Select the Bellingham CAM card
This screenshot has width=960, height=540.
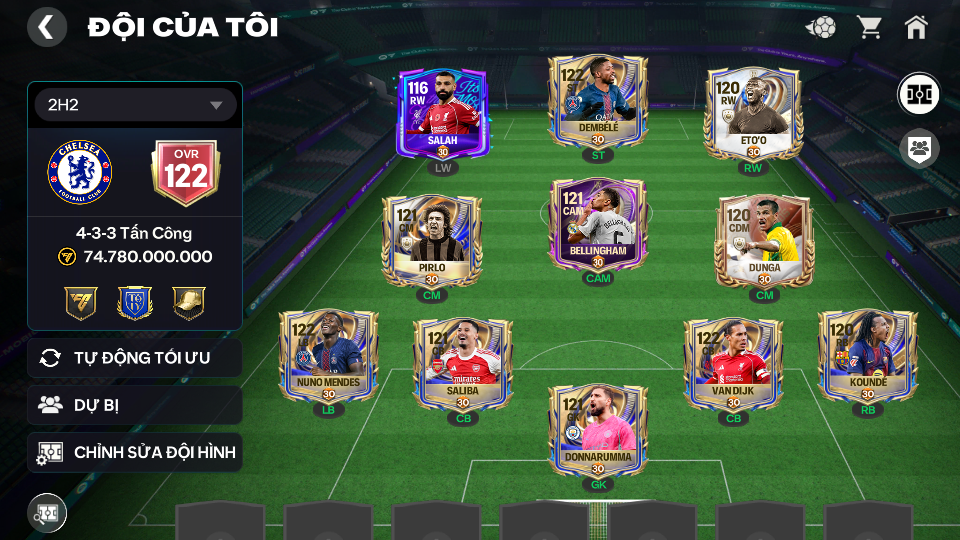click(x=597, y=224)
